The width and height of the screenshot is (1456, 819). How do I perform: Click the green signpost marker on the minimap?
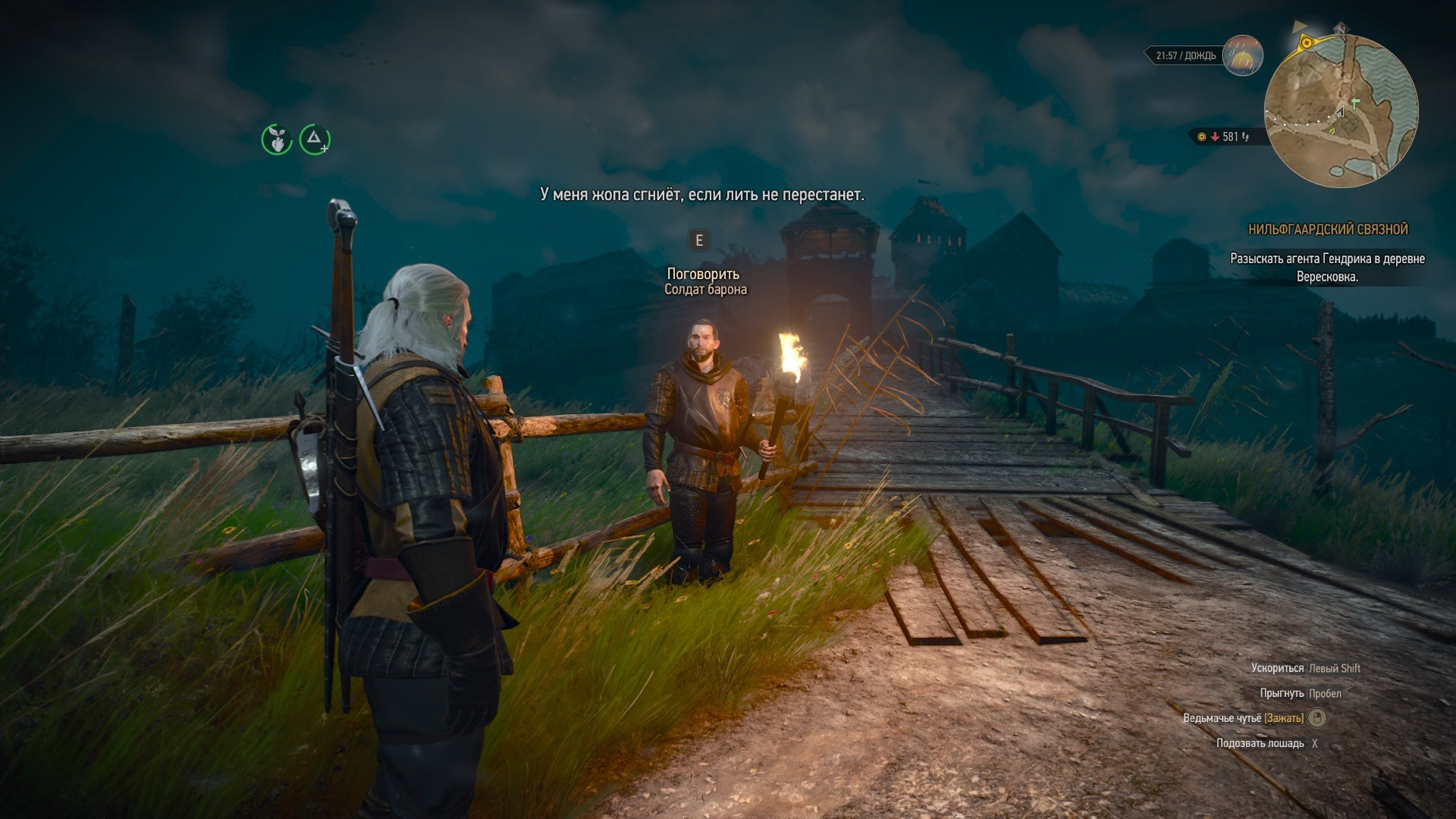click(1354, 102)
